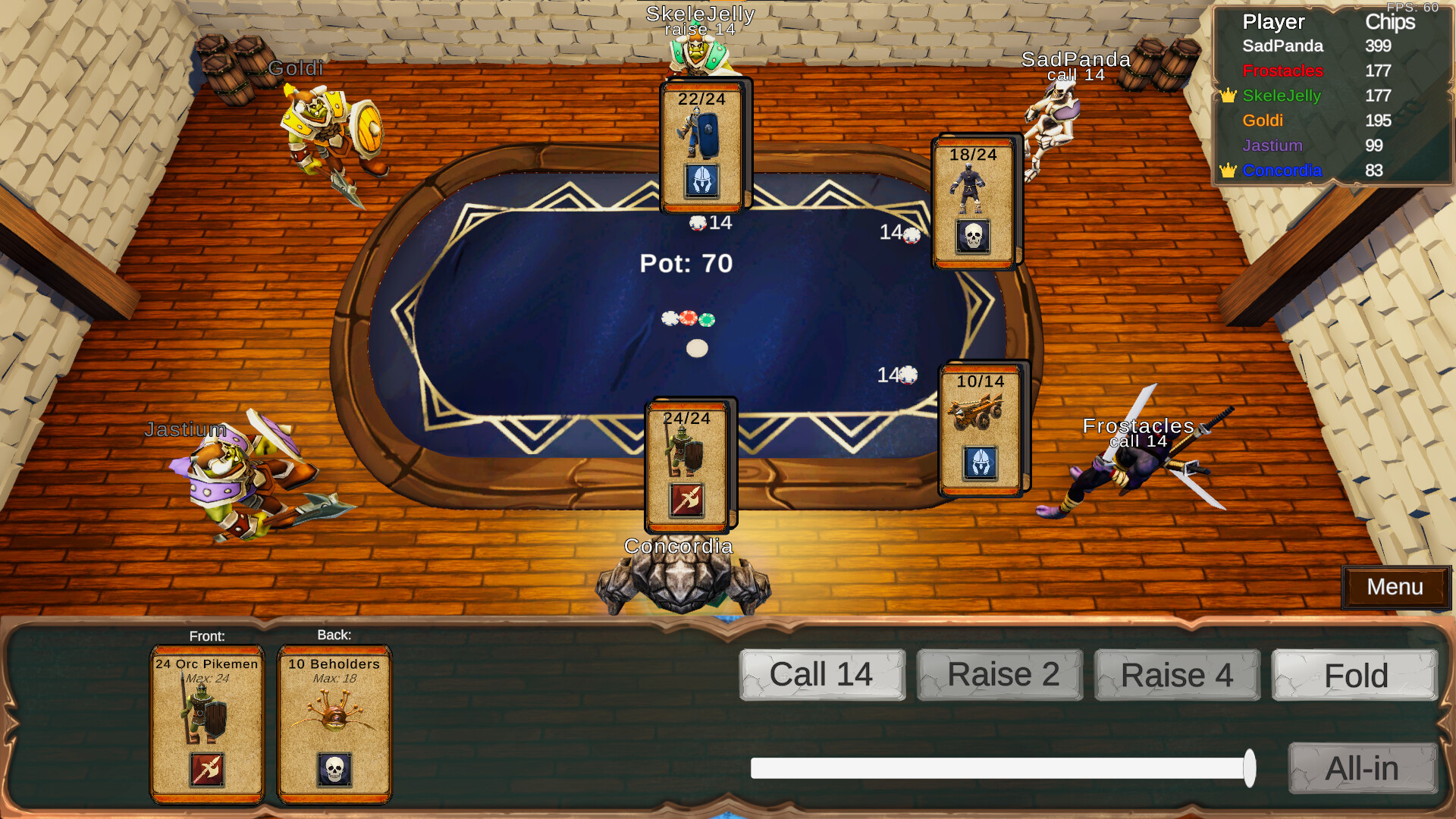1456x819 pixels.
Task: Click the skull icon on the Beholders card
Action: click(x=334, y=768)
